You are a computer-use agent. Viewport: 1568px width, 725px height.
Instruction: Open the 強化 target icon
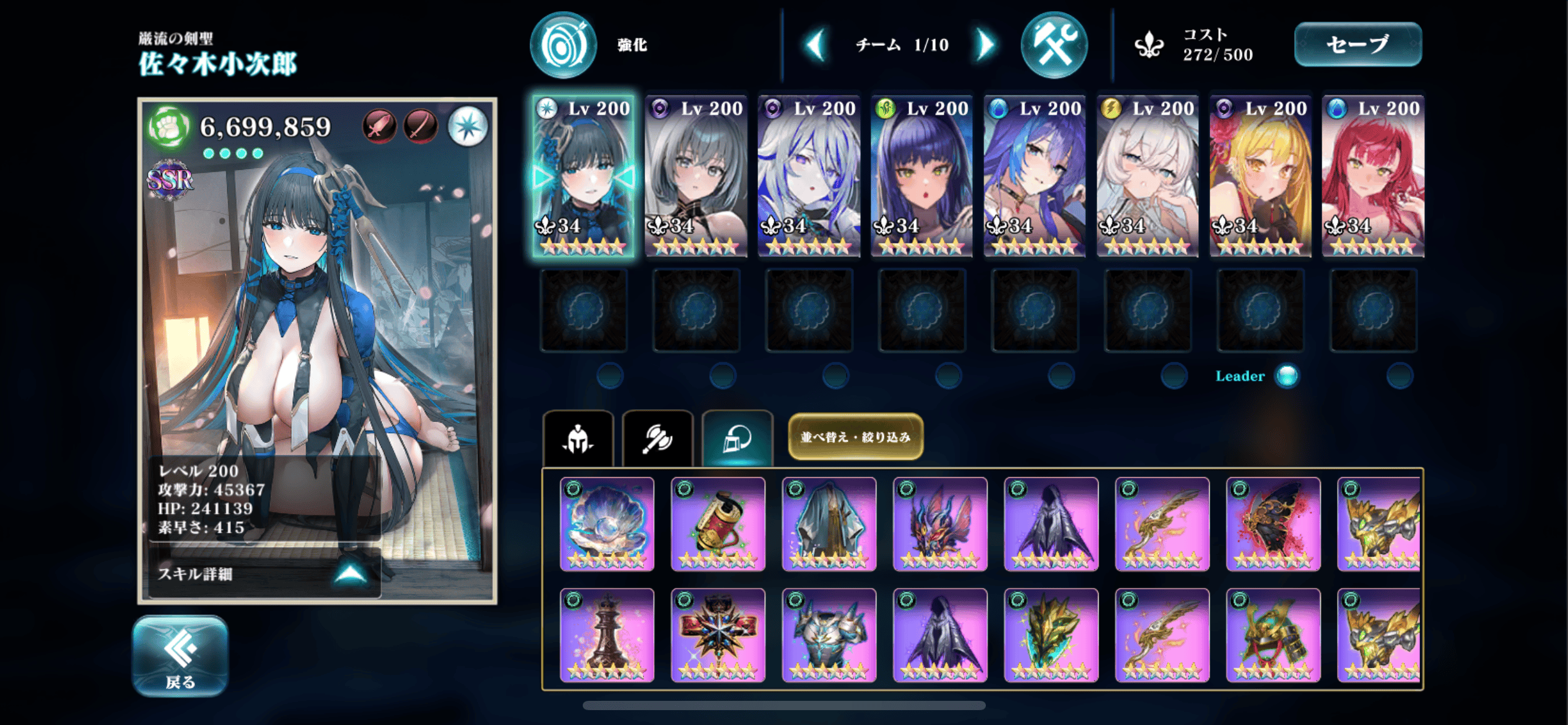click(x=563, y=45)
